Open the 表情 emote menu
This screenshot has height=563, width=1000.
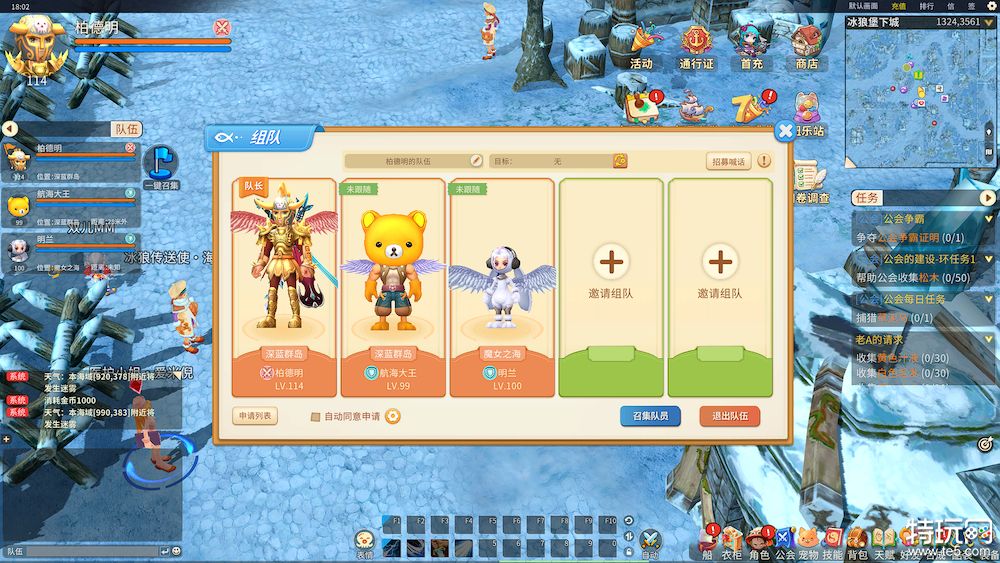(365, 541)
